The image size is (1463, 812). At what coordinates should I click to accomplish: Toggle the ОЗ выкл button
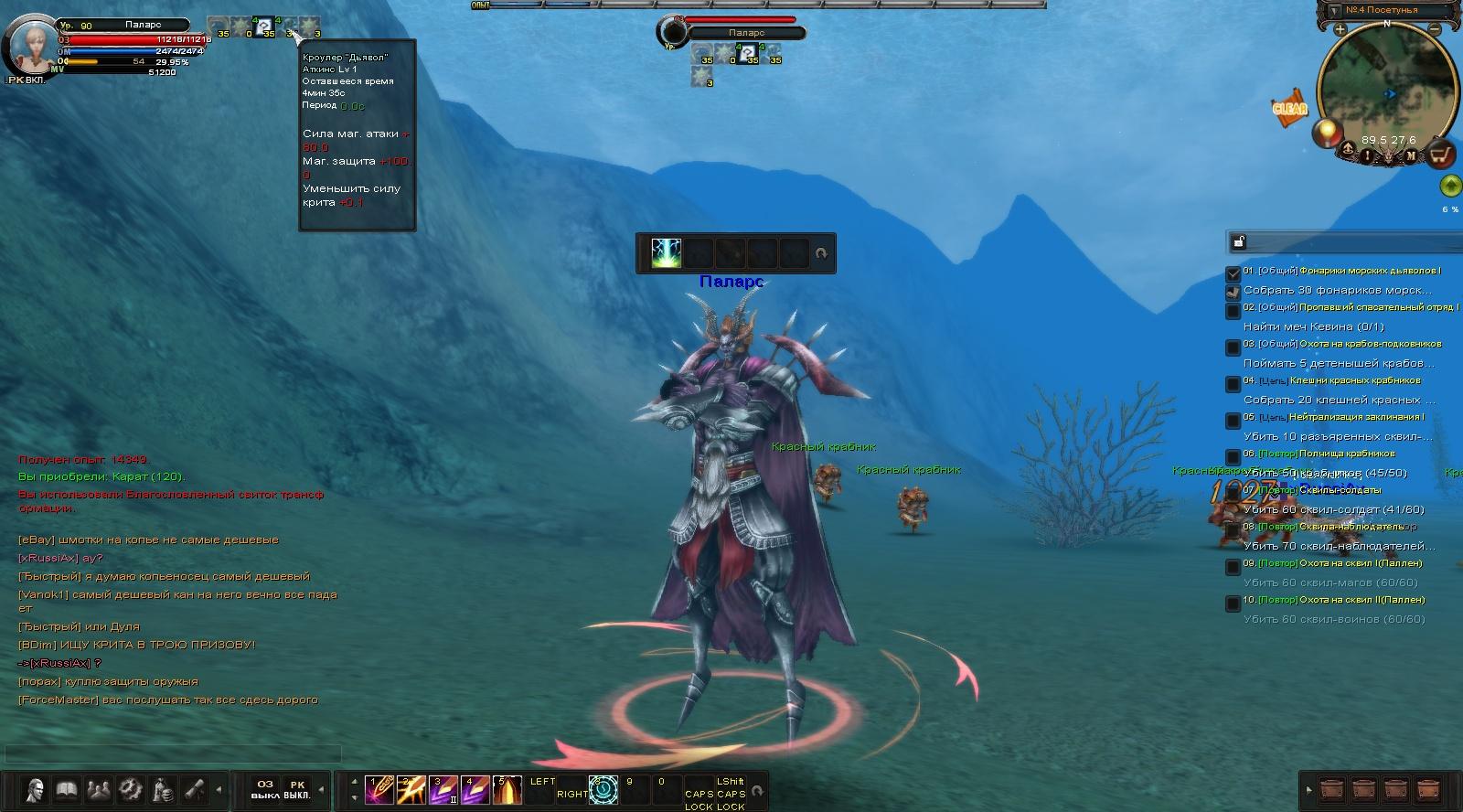[x=265, y=789]
